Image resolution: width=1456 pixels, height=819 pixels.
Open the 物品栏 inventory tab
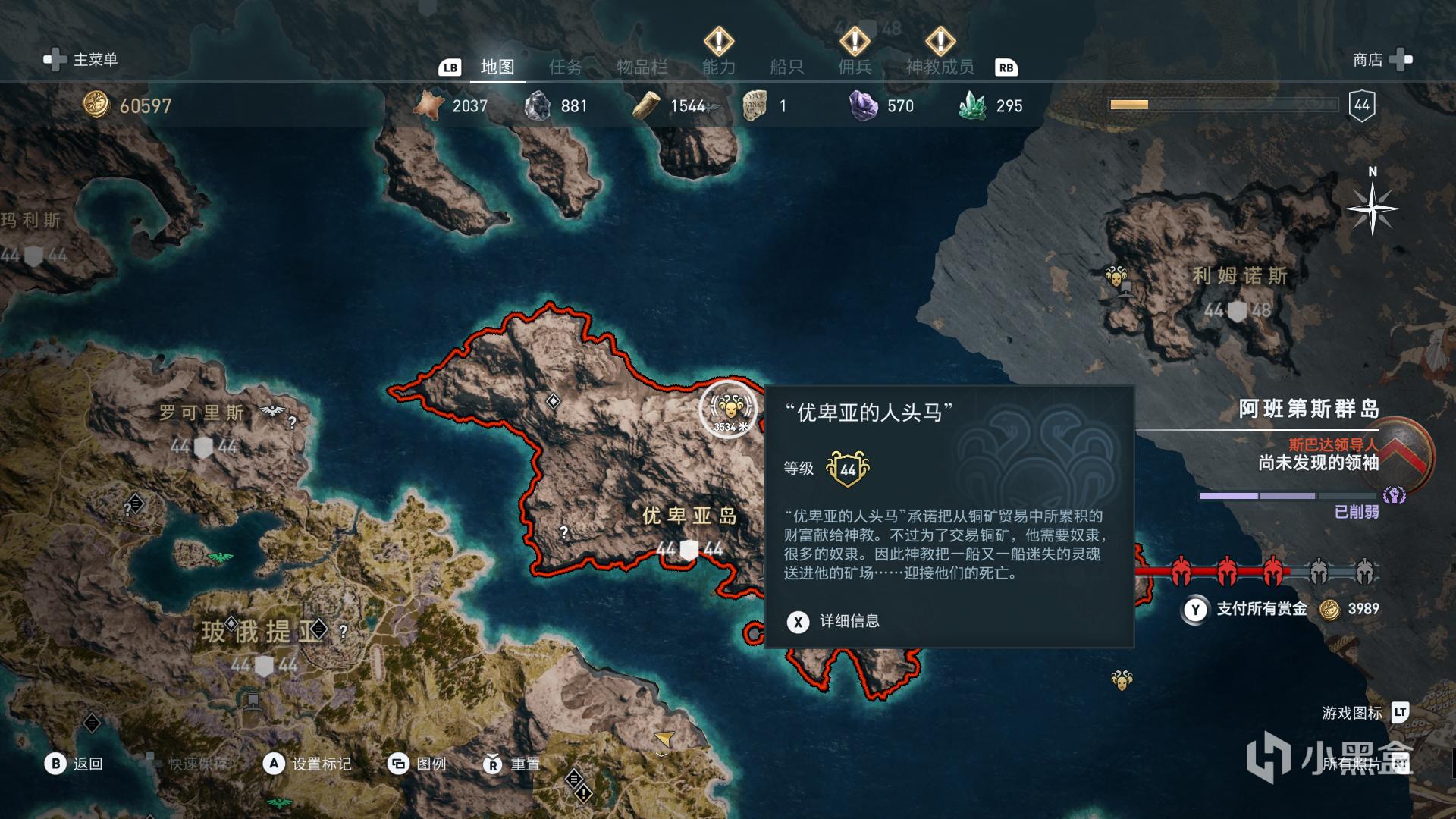[642, 67]
